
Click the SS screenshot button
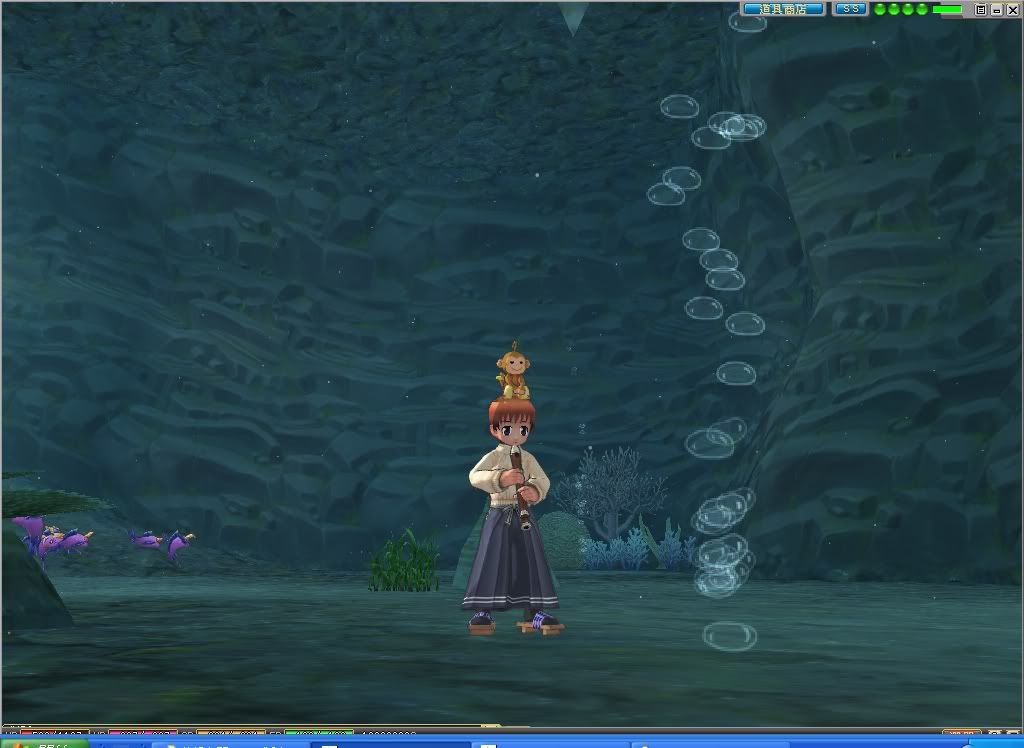pos(850,9)
